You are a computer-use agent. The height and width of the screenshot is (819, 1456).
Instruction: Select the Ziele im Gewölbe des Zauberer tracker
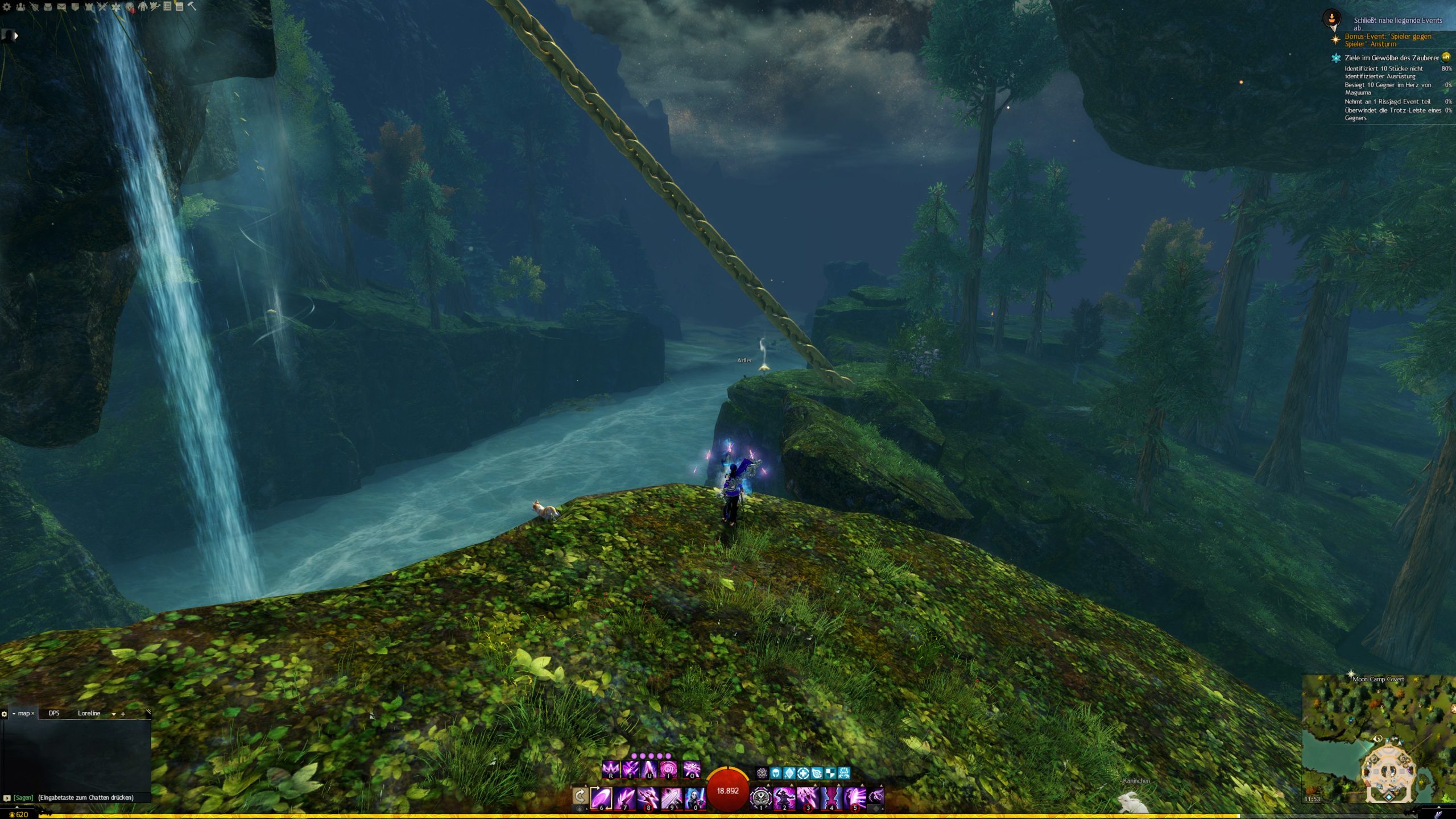point(1391,58)
